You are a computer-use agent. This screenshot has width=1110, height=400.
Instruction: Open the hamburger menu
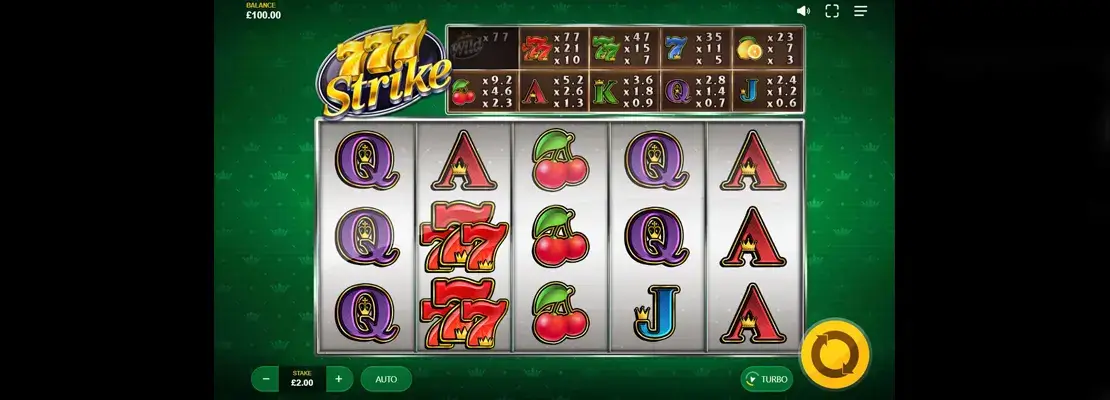click(860, 11)
